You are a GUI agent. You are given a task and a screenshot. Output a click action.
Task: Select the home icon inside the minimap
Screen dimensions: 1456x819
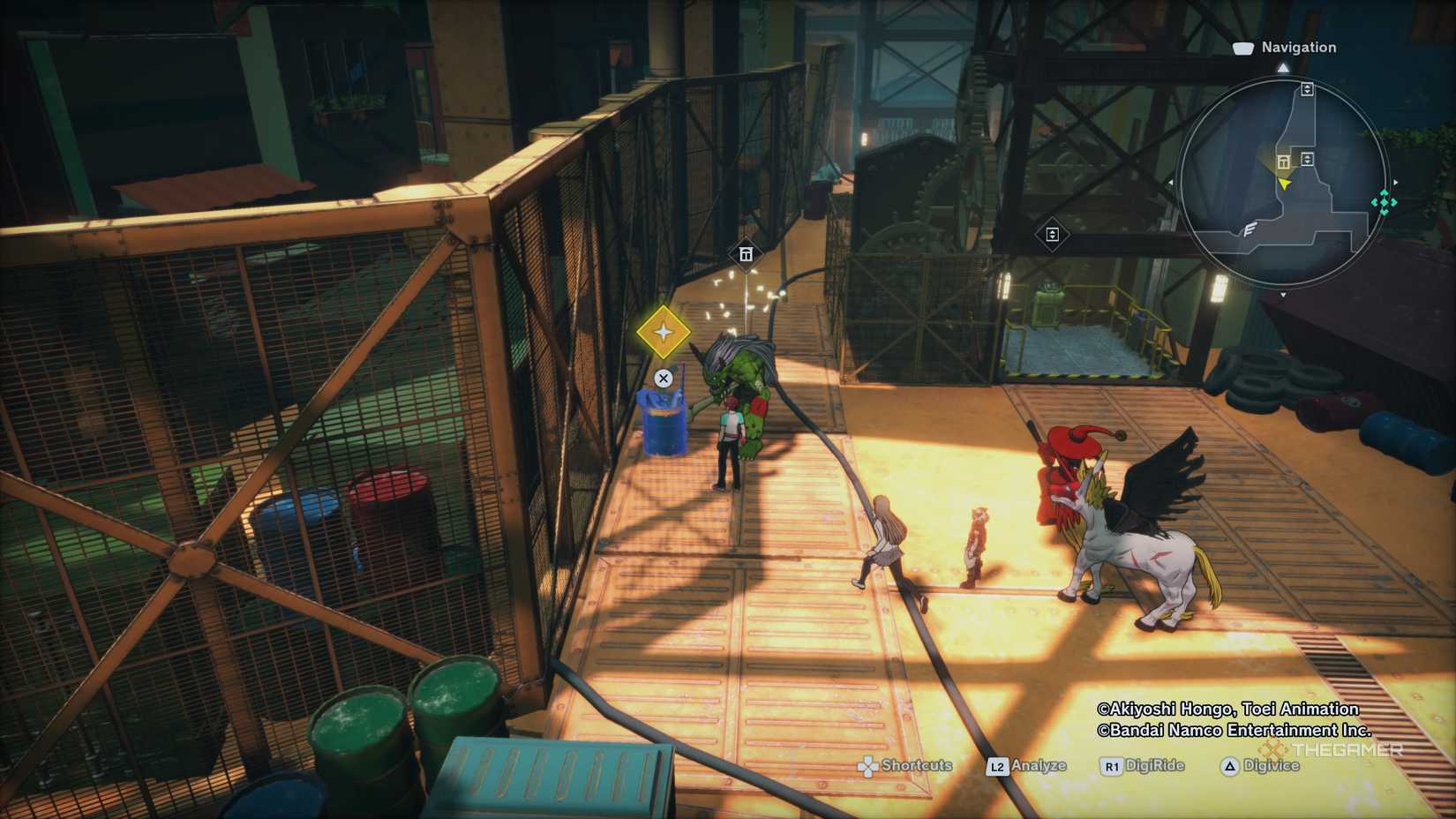[x=1283, y=162]
